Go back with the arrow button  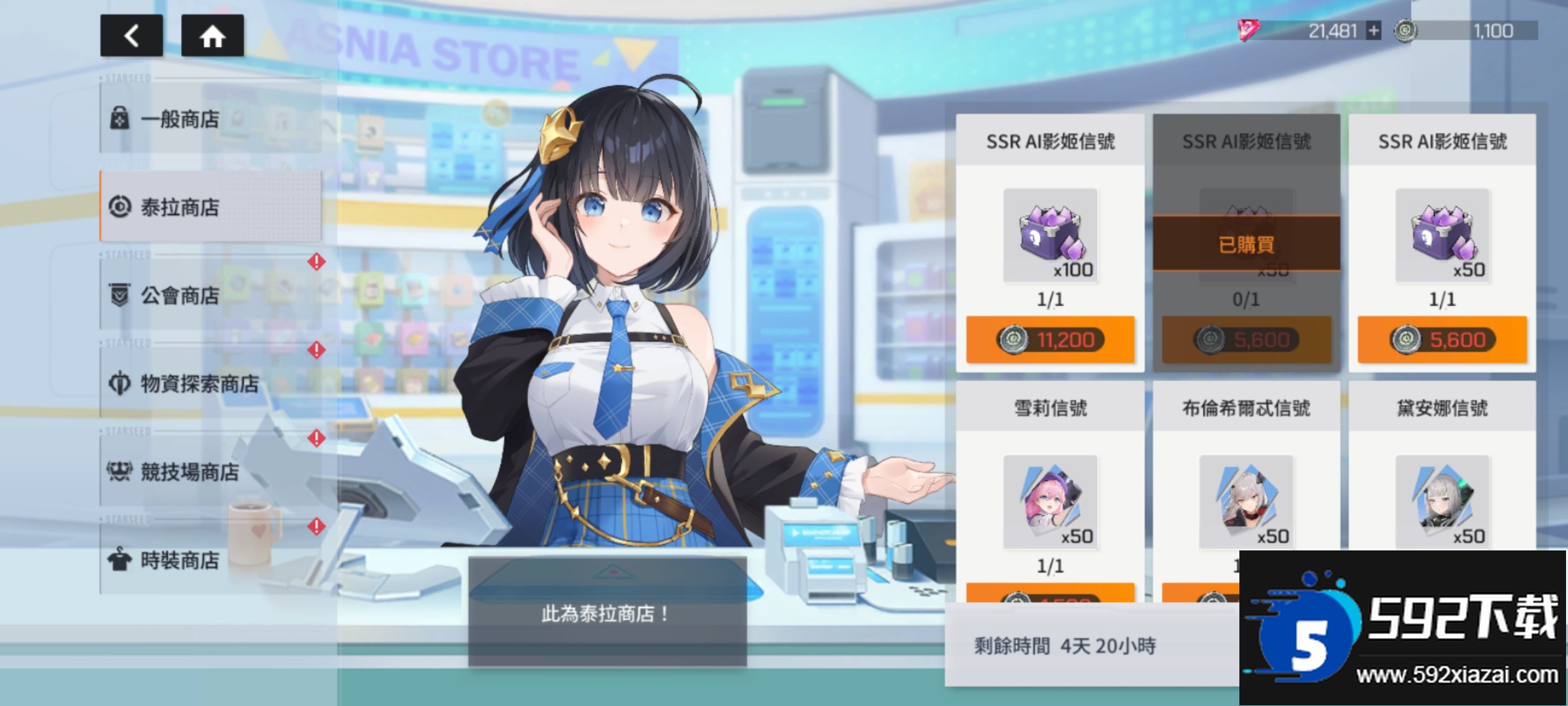(x=131, y=35)
